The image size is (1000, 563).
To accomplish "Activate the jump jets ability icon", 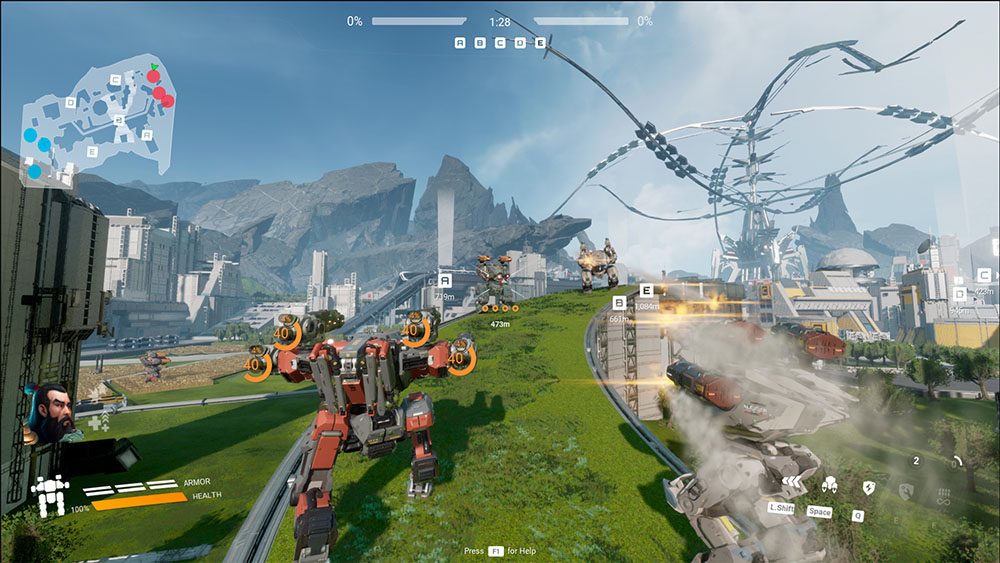I will [x=829, y=487].
